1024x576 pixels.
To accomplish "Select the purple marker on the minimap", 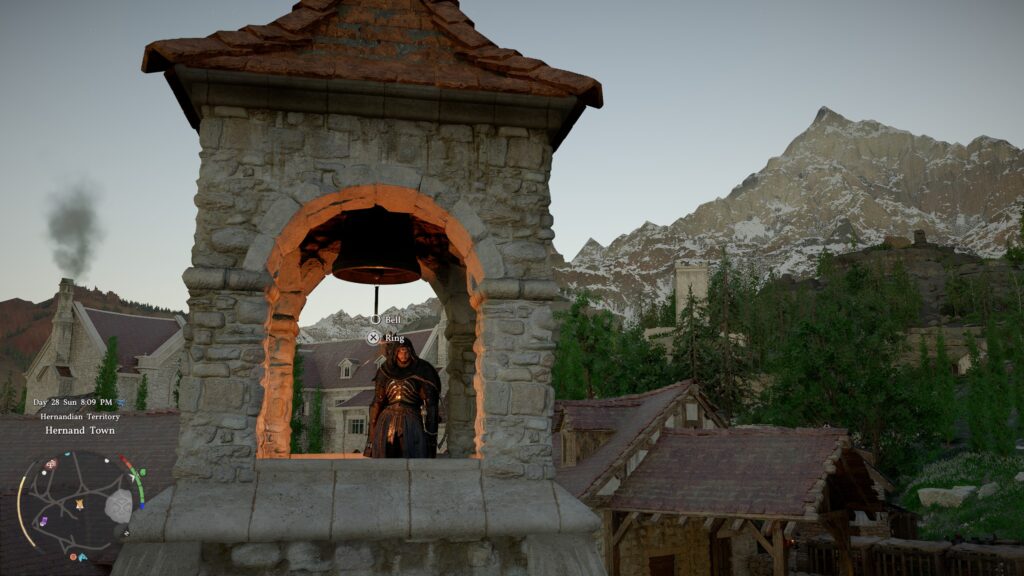I will point(42,521).
